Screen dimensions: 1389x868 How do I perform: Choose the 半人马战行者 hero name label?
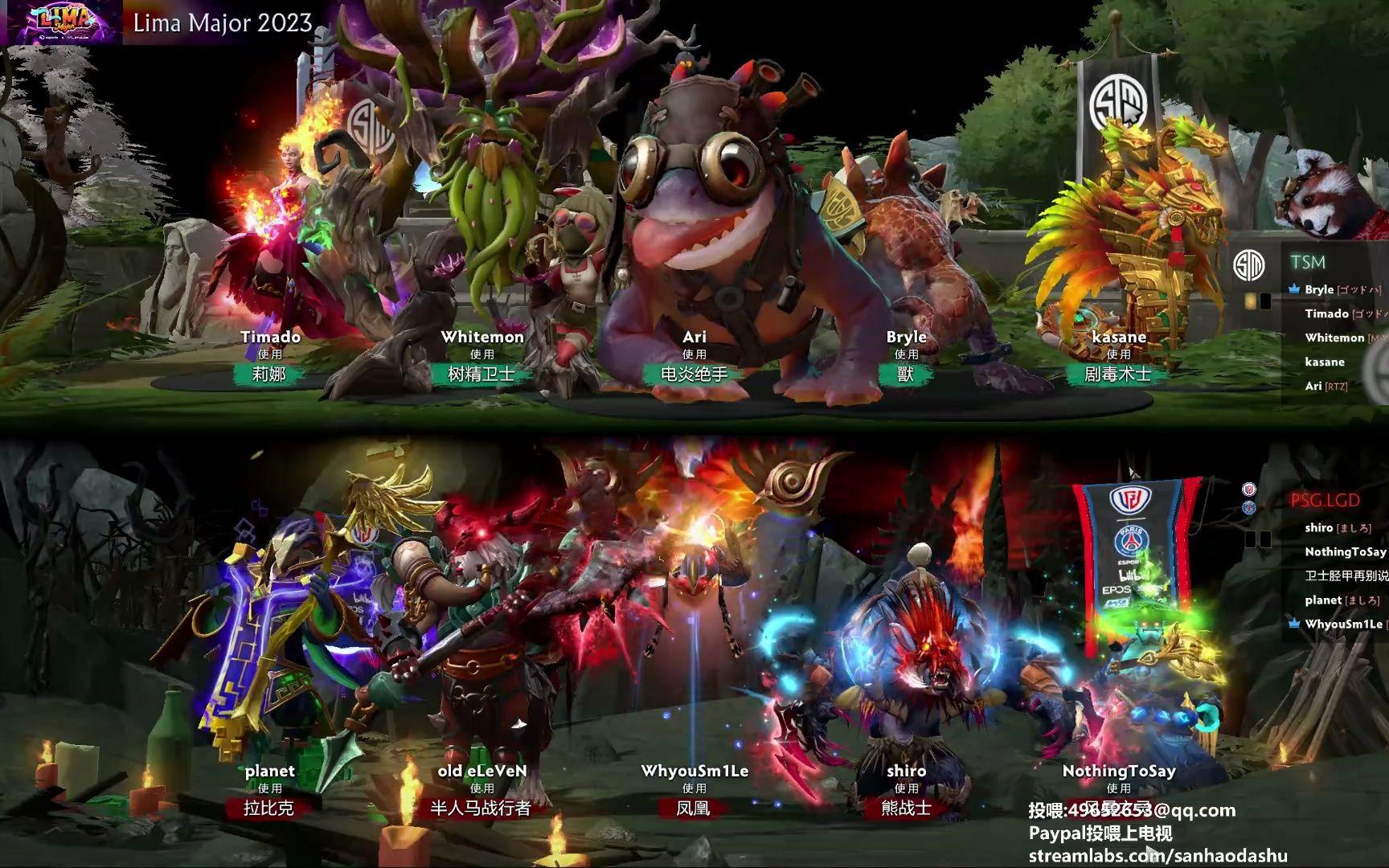pyautogui.click(x=481, y=808)
